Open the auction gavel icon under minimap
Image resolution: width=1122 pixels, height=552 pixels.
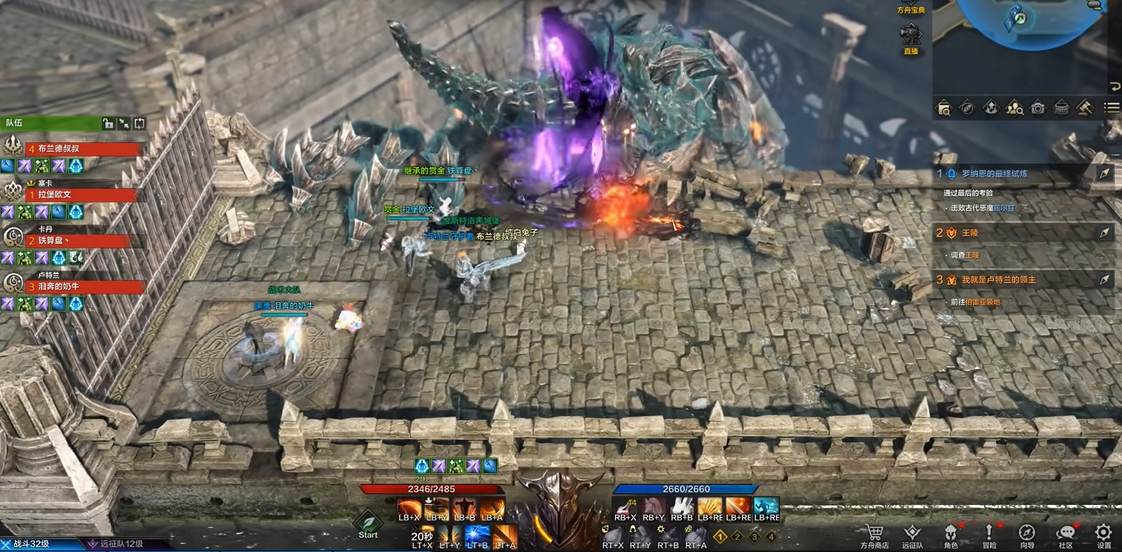coord(1085,107)
